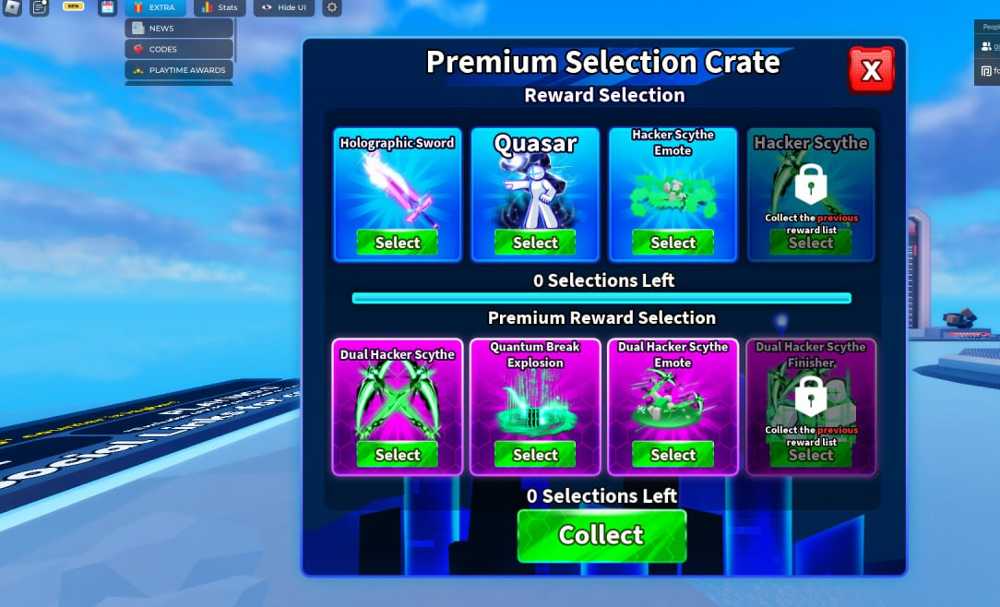This screenshot has width=1000, height=607.
Task: Choose the Dual Hacker Scythe Emote reward
Action: point(673,454)
